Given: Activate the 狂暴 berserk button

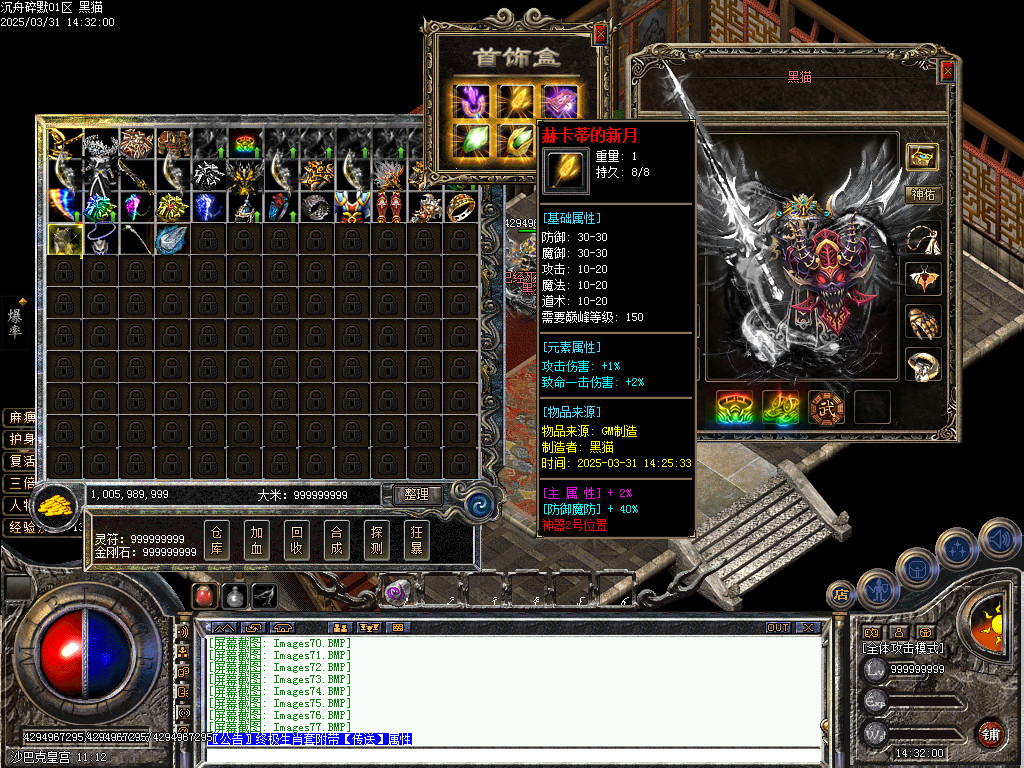Looking at the screenshot, I should [417, 540].
